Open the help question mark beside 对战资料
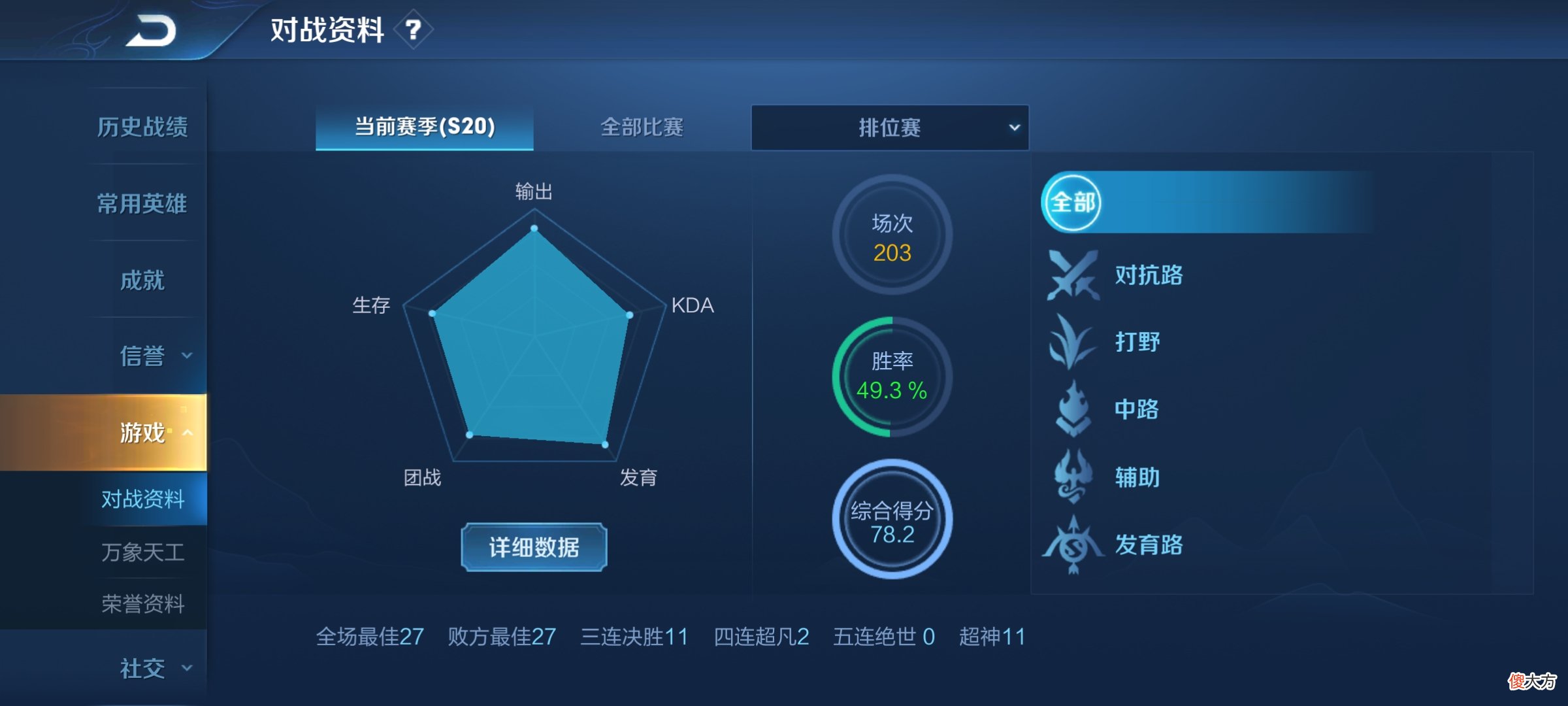Image resolution: width=1568 pixels, height=706 pixels. [x=414, y=29]
